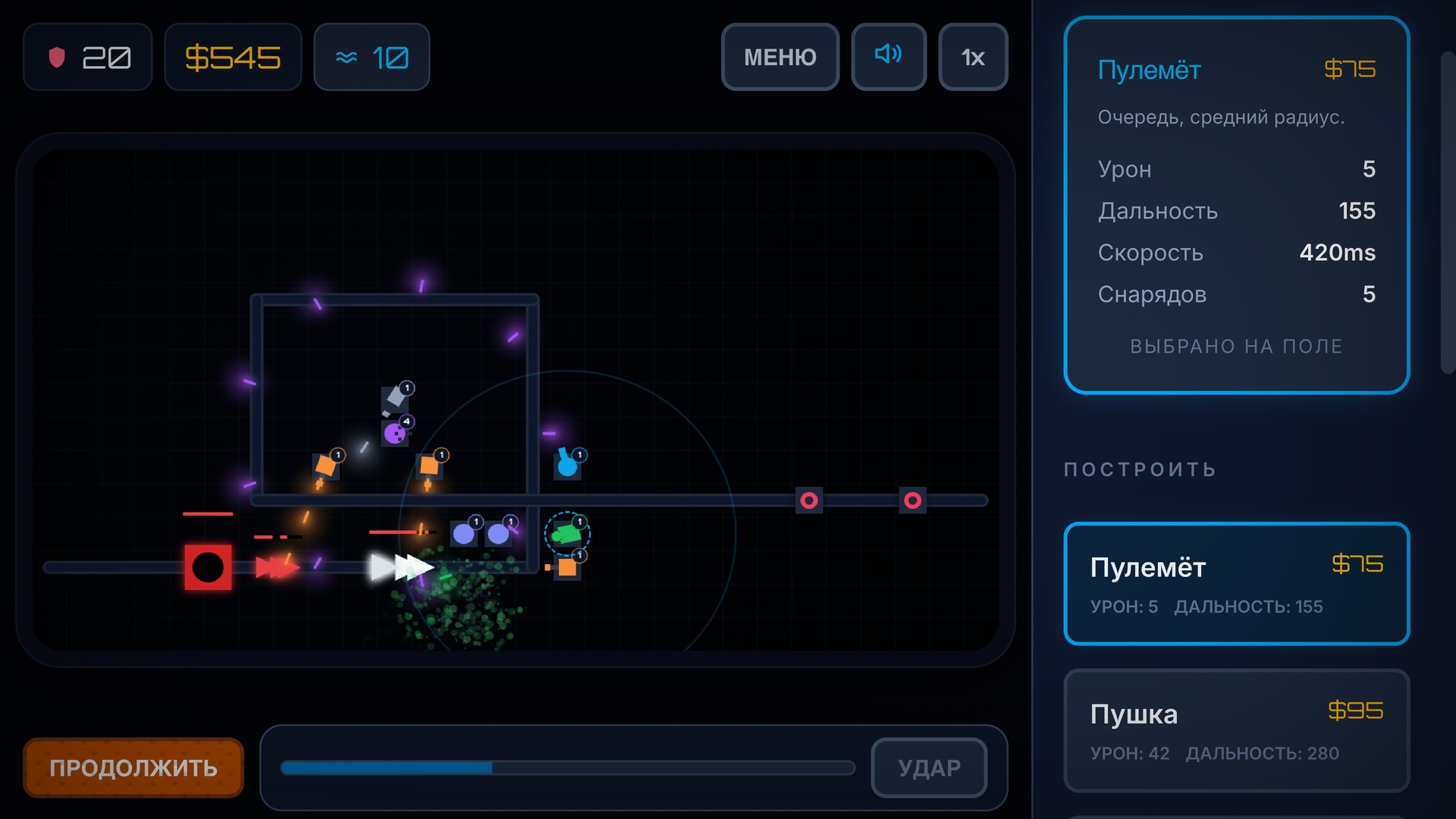Screen dimensions: 1456x819
Task: Click an orange flamethrower tower on the map
Action: (x=325, y=465)
